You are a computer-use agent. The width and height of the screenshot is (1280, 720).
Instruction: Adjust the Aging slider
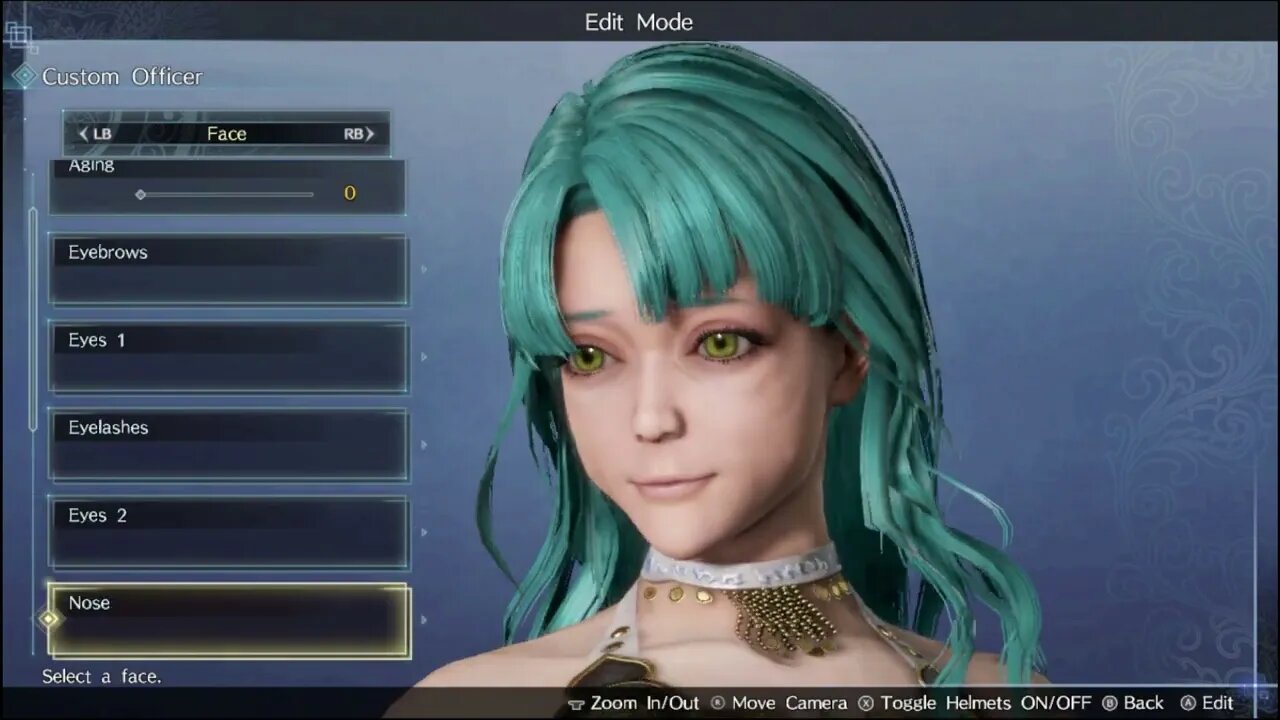click(x=226, y=194)
